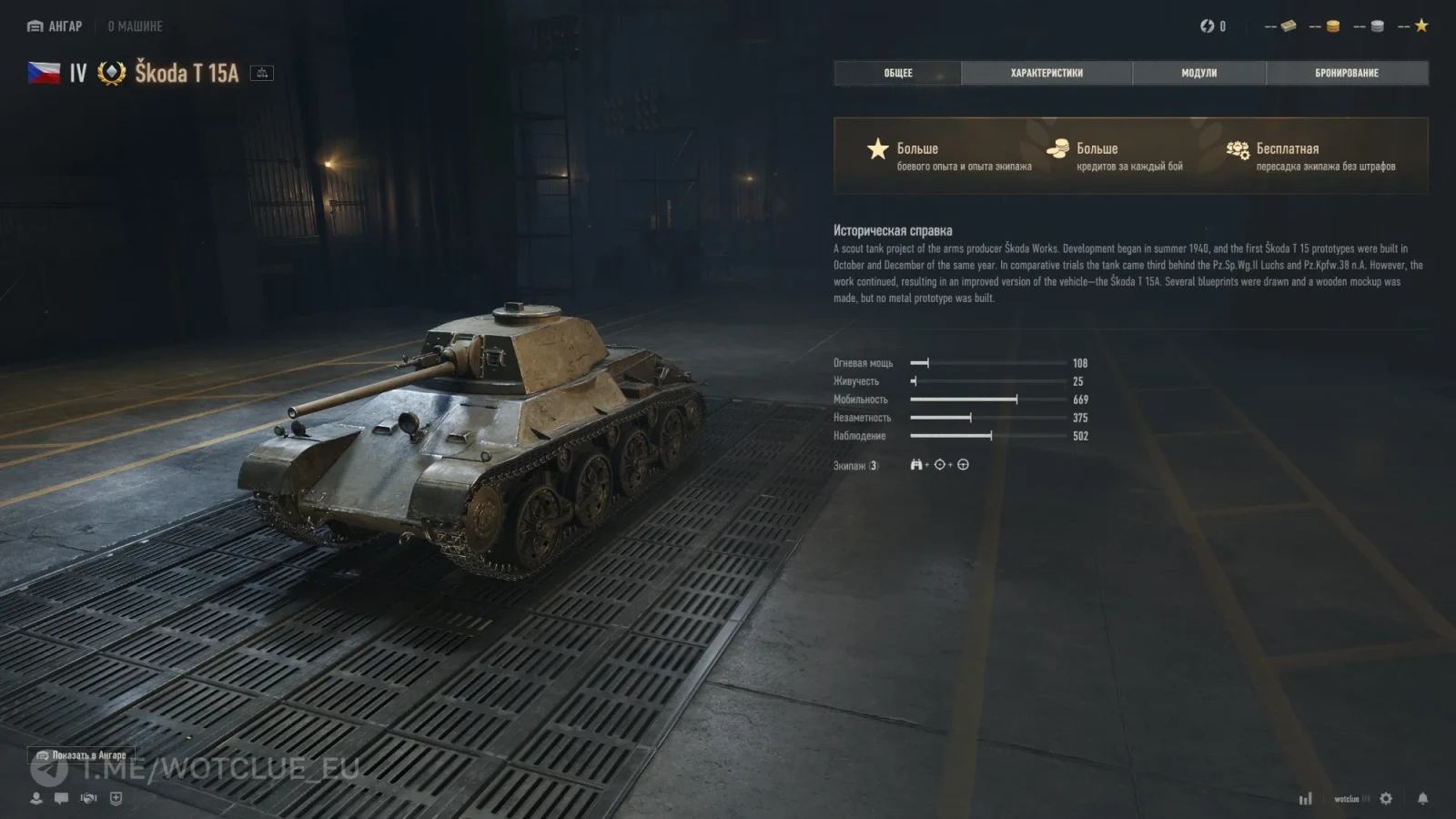This screenshot has width=1456, height=819.
Task: Select the Модули tab
Action: pos(1198,73)
